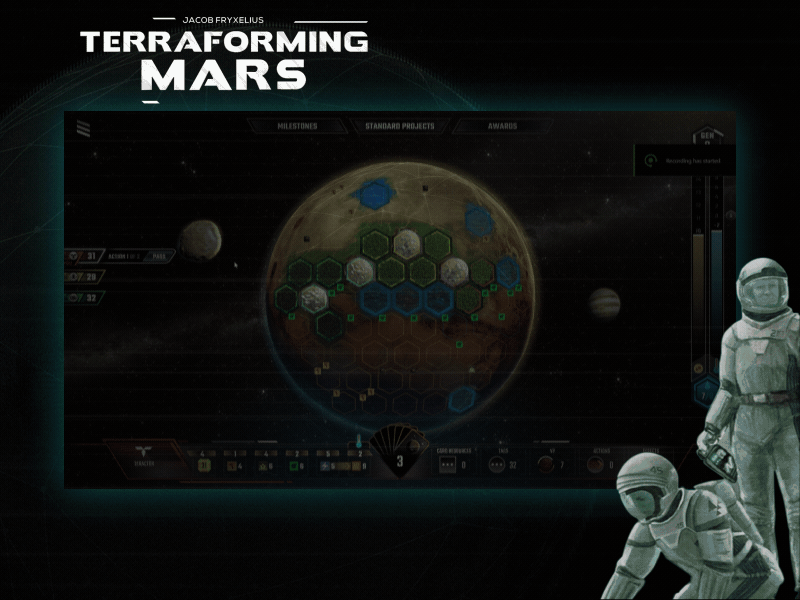
Task: Select the player row with score 29
Action: tap(86, 277)
